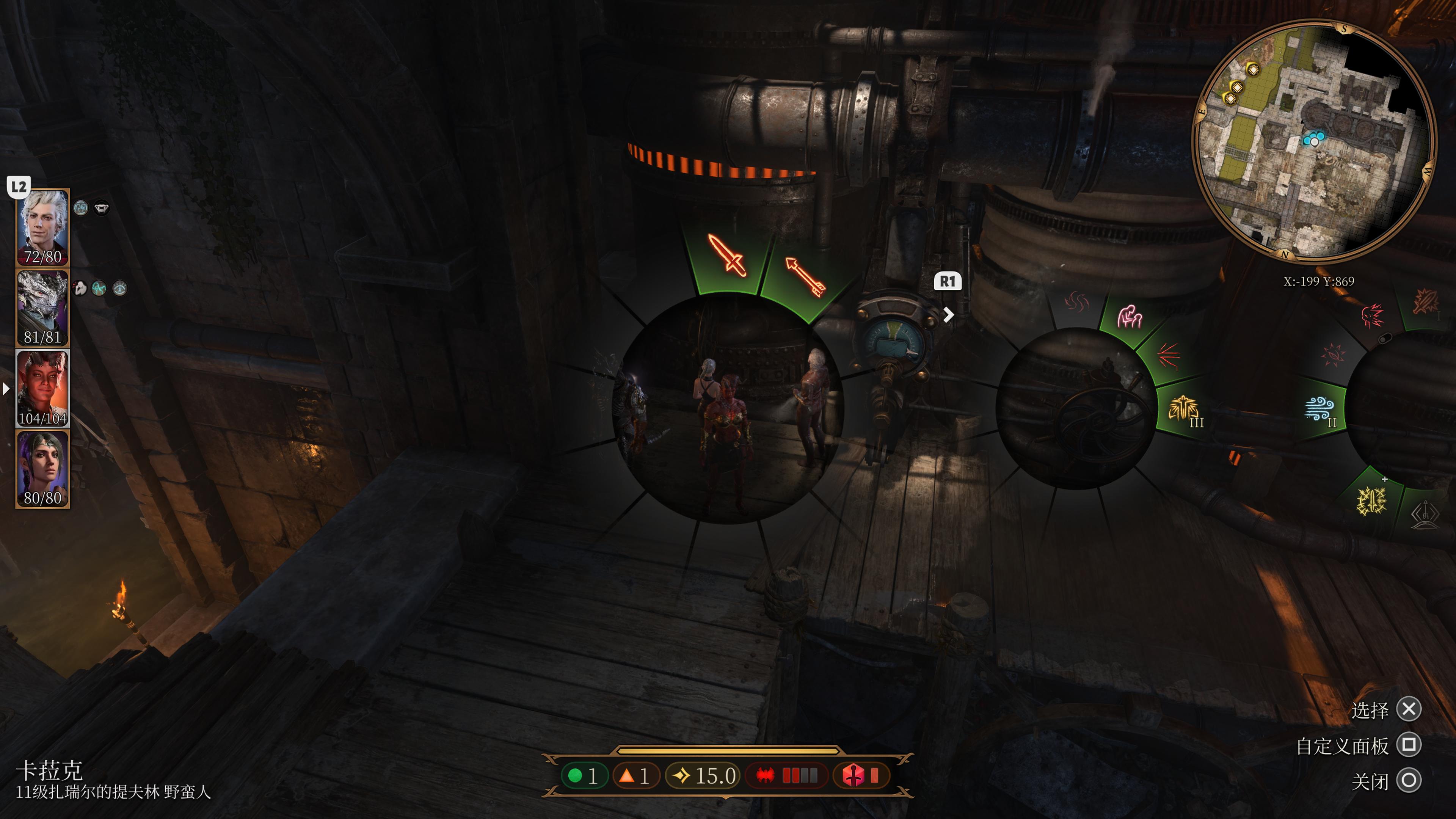Screen dimensions: 1456x819
Task: Expand the party panel side arrow
Action: pyautogui.click(x=6, y=389)
